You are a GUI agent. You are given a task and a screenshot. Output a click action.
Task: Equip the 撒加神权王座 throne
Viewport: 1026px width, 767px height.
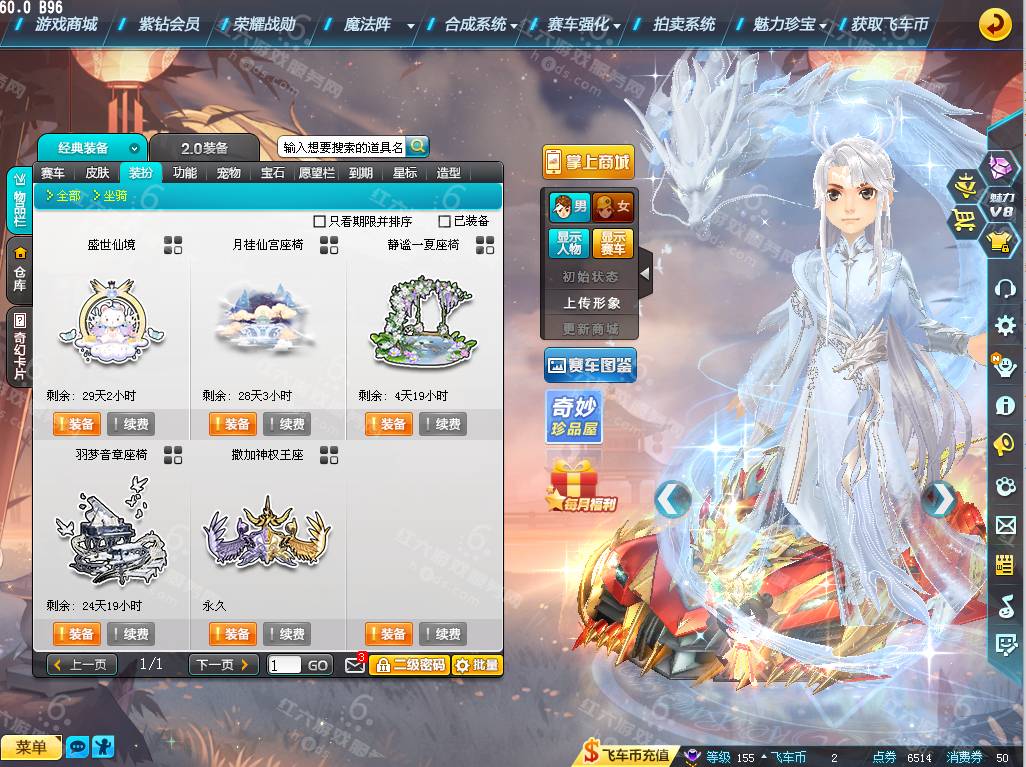point(232,634)
